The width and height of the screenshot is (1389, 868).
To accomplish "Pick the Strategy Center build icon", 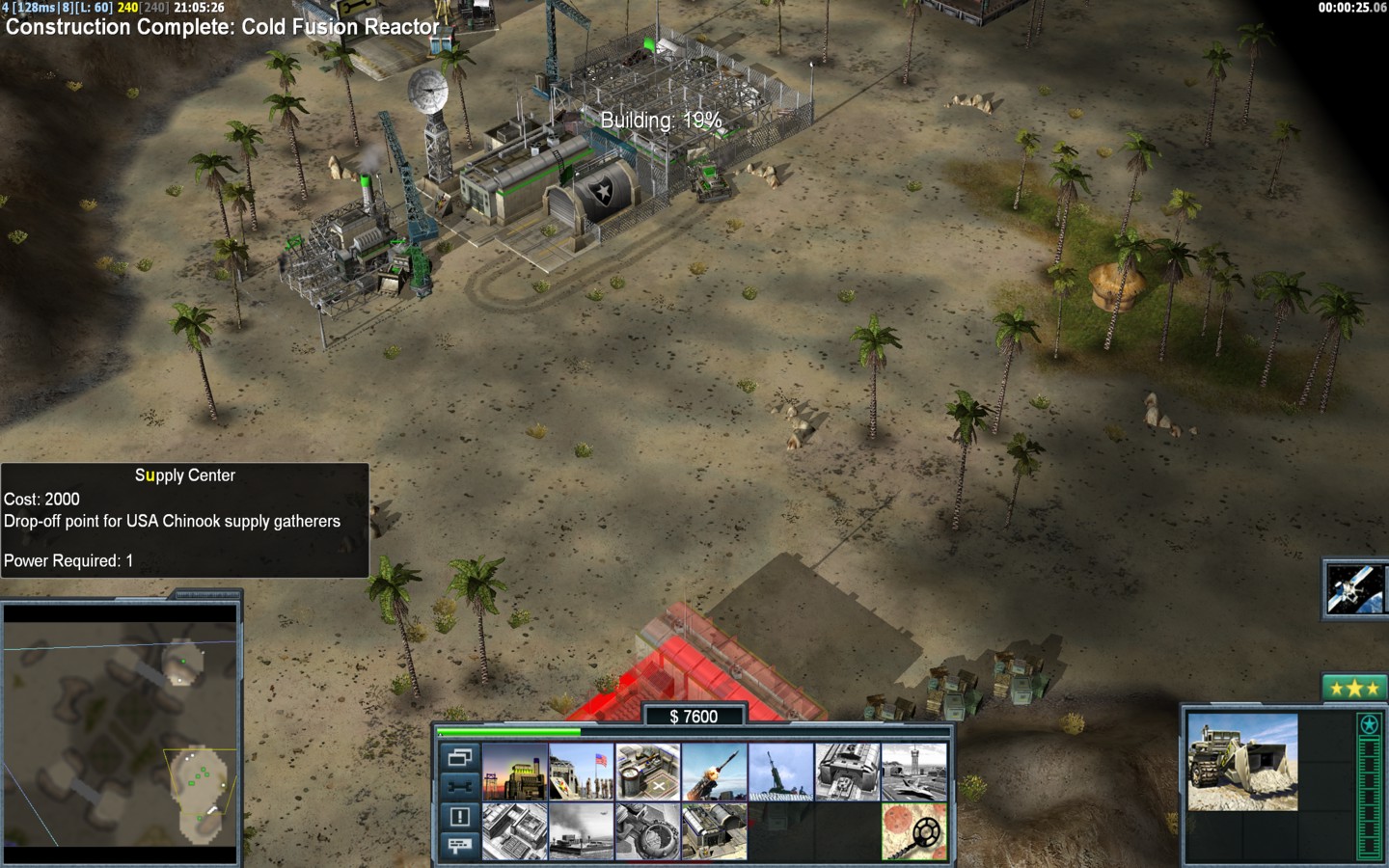I will (x=515, y=830).
